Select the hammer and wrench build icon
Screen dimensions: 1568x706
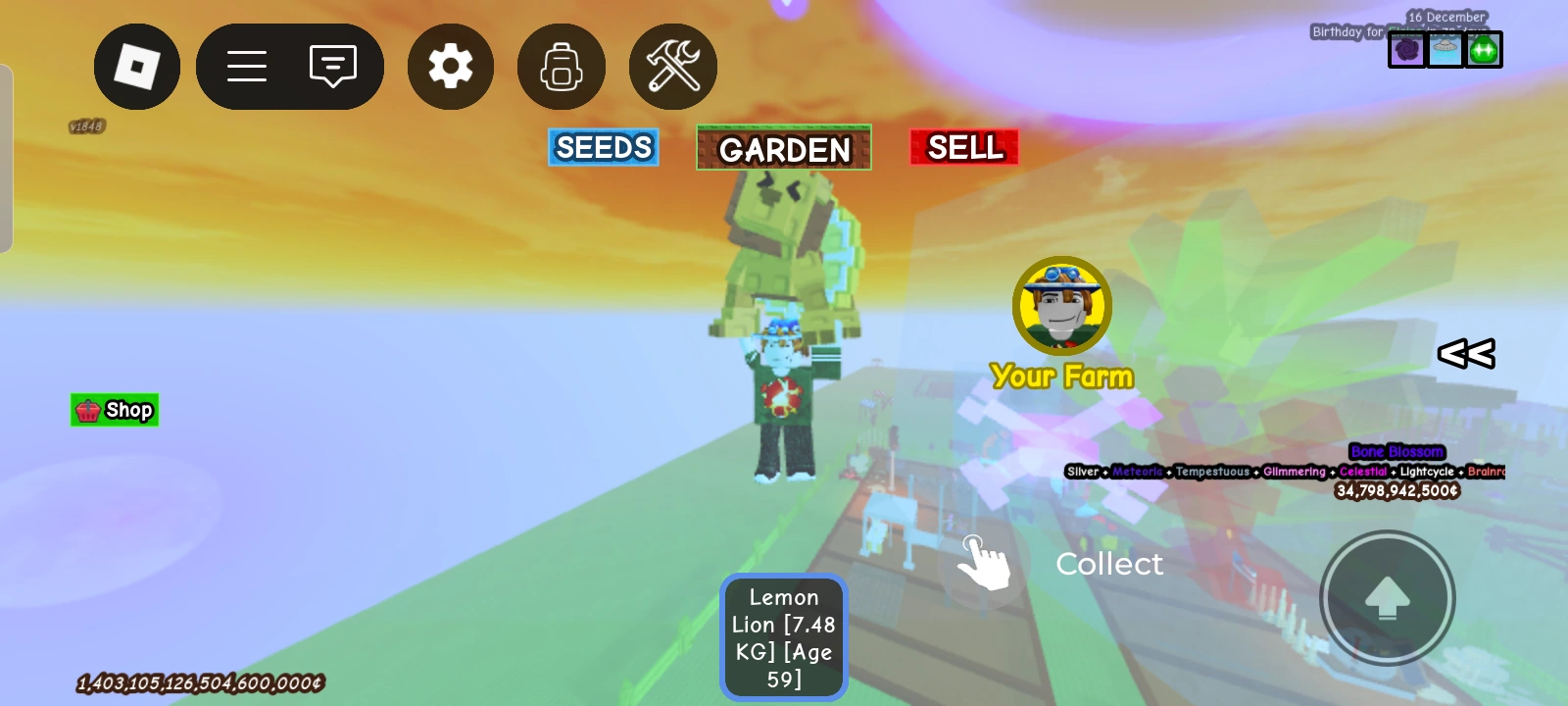672,66
